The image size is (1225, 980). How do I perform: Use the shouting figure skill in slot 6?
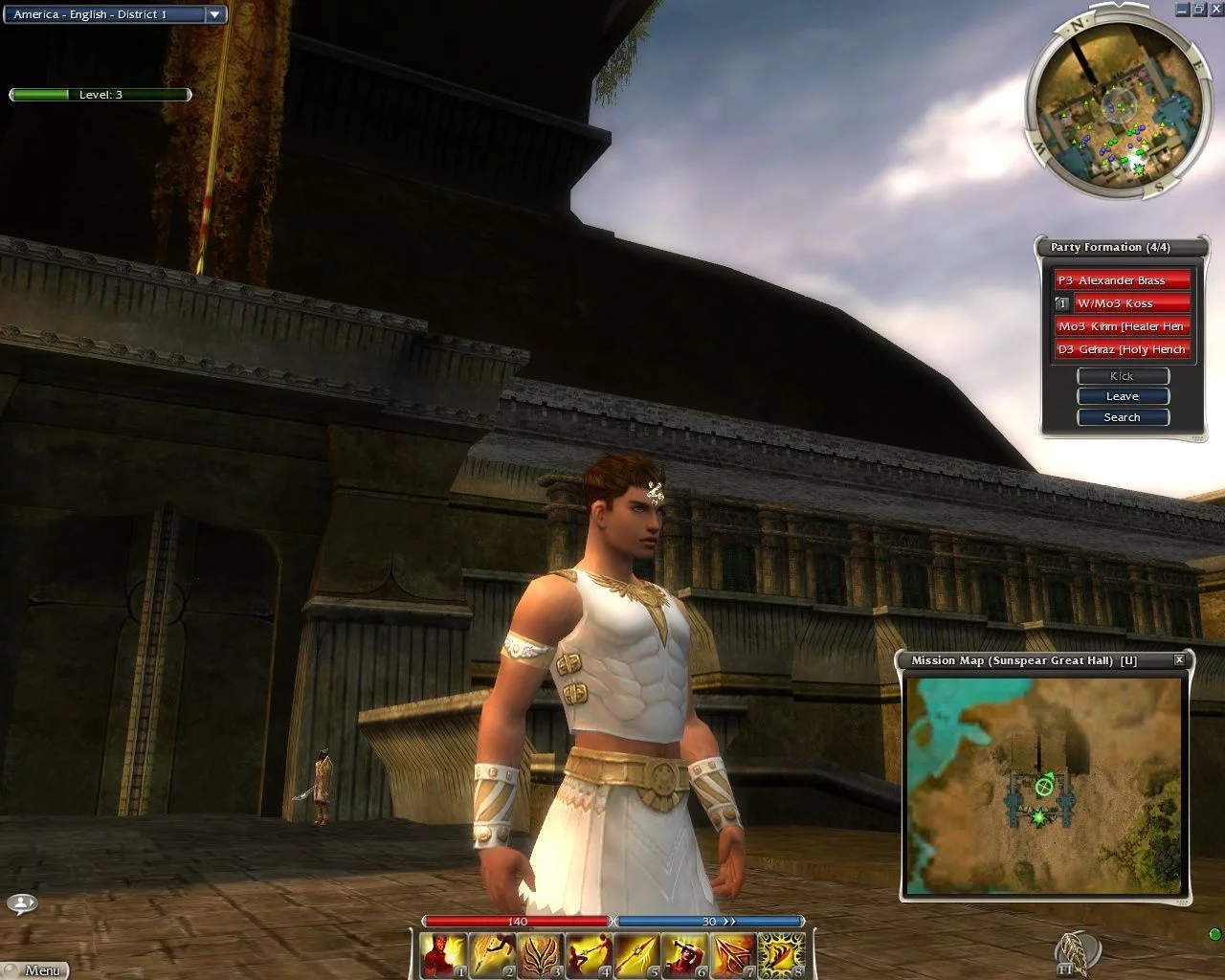tap(685, 955)
